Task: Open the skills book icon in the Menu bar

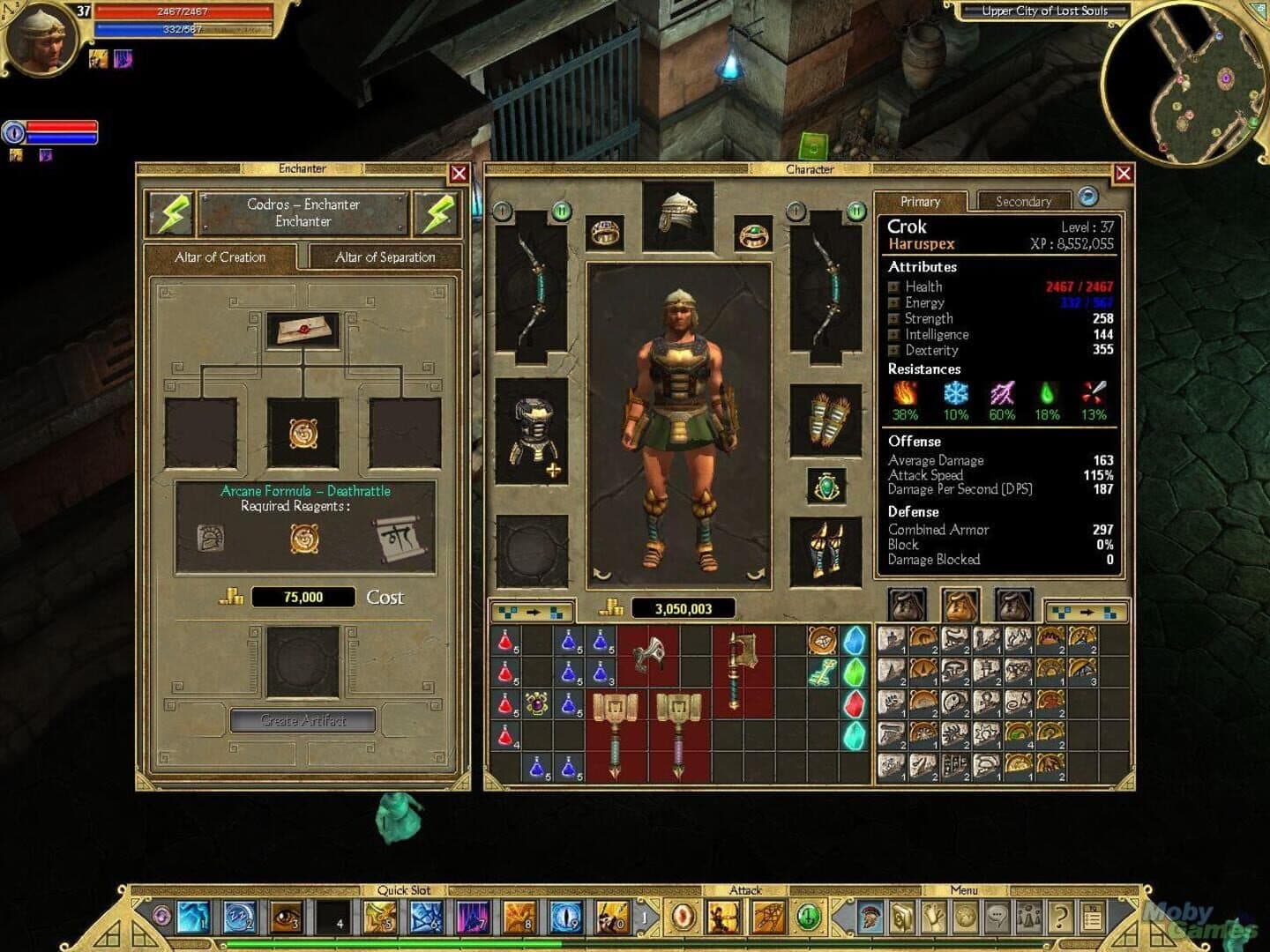Action: point(901,917)
